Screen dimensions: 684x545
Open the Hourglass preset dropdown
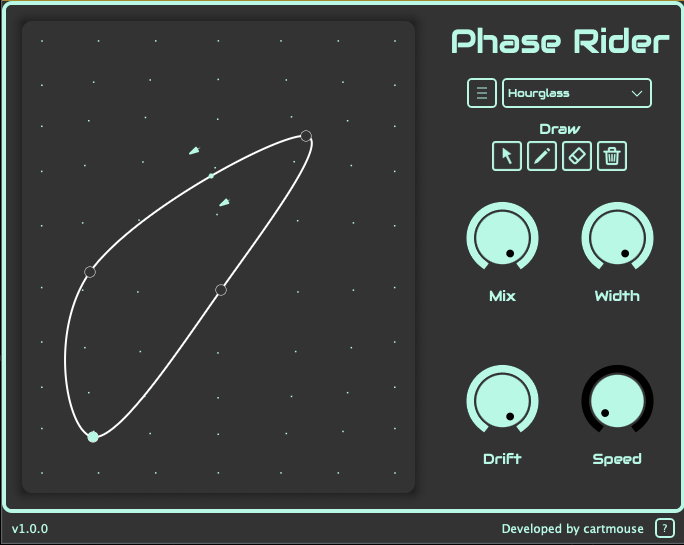[x=576, y=93]
